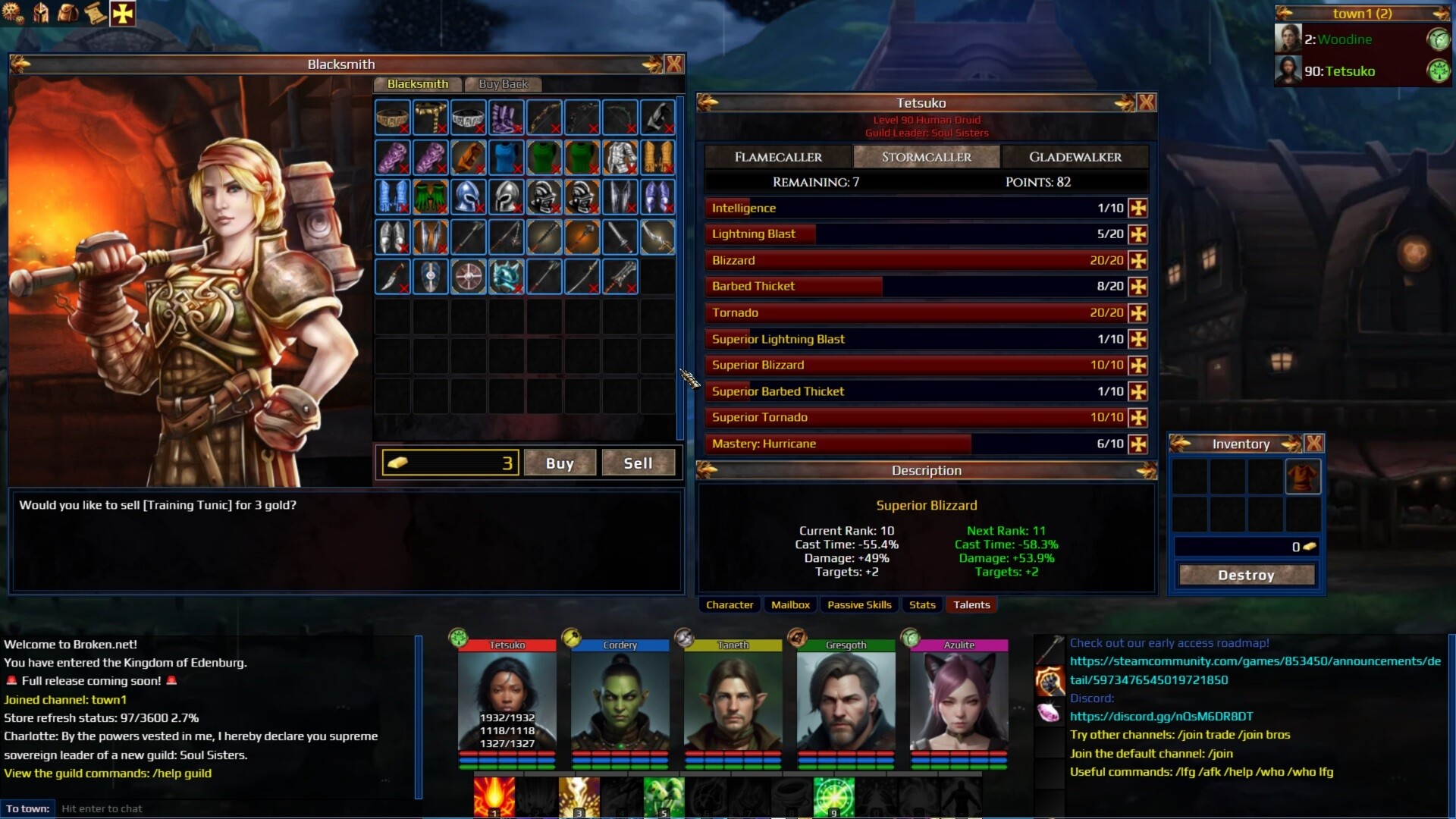This screenshot has width=1456, height=819.
Task: Close the Tetsuko character window
Action: click(1147, 103)
